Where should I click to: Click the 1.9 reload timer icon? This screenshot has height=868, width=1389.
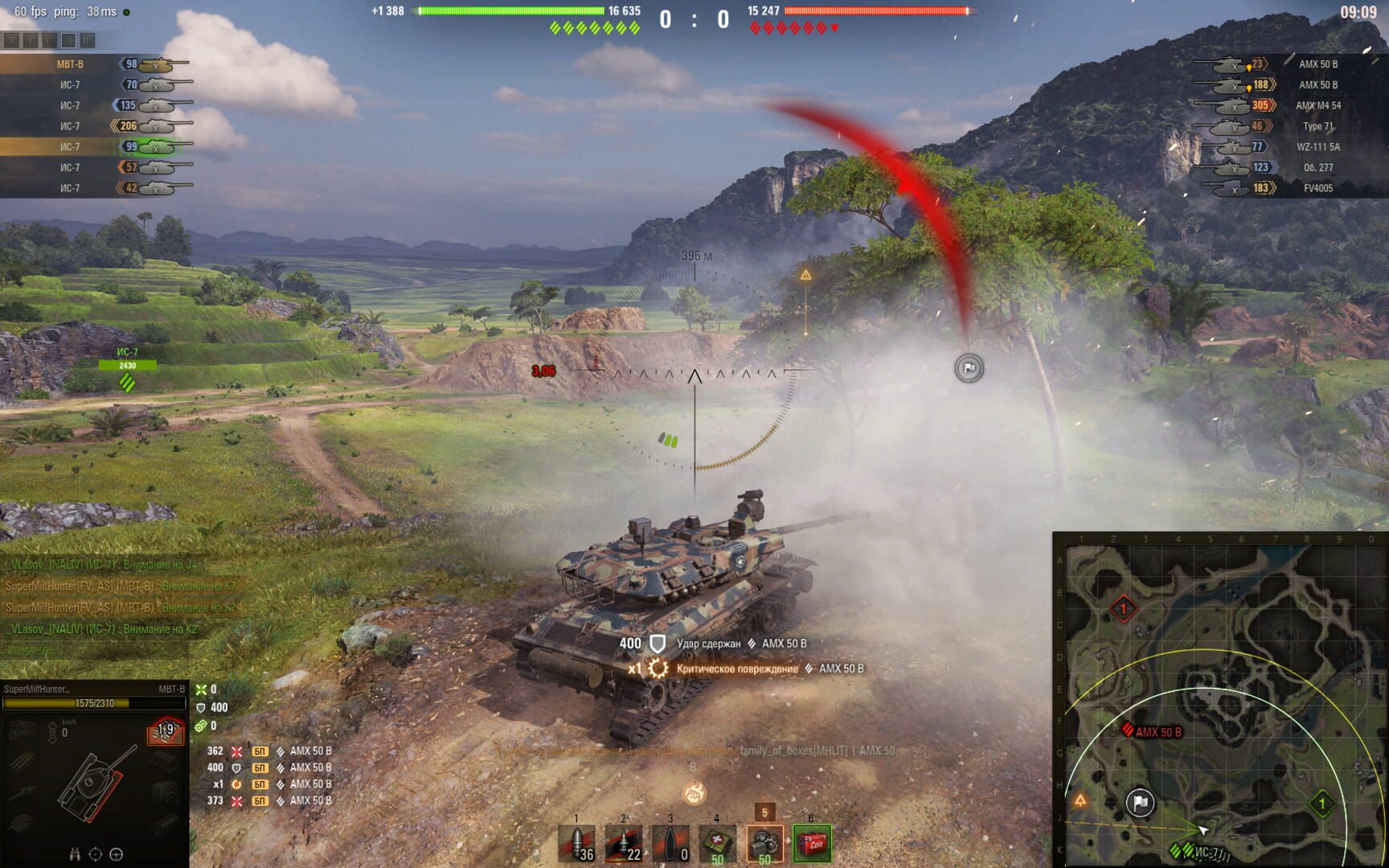point(165,730)
